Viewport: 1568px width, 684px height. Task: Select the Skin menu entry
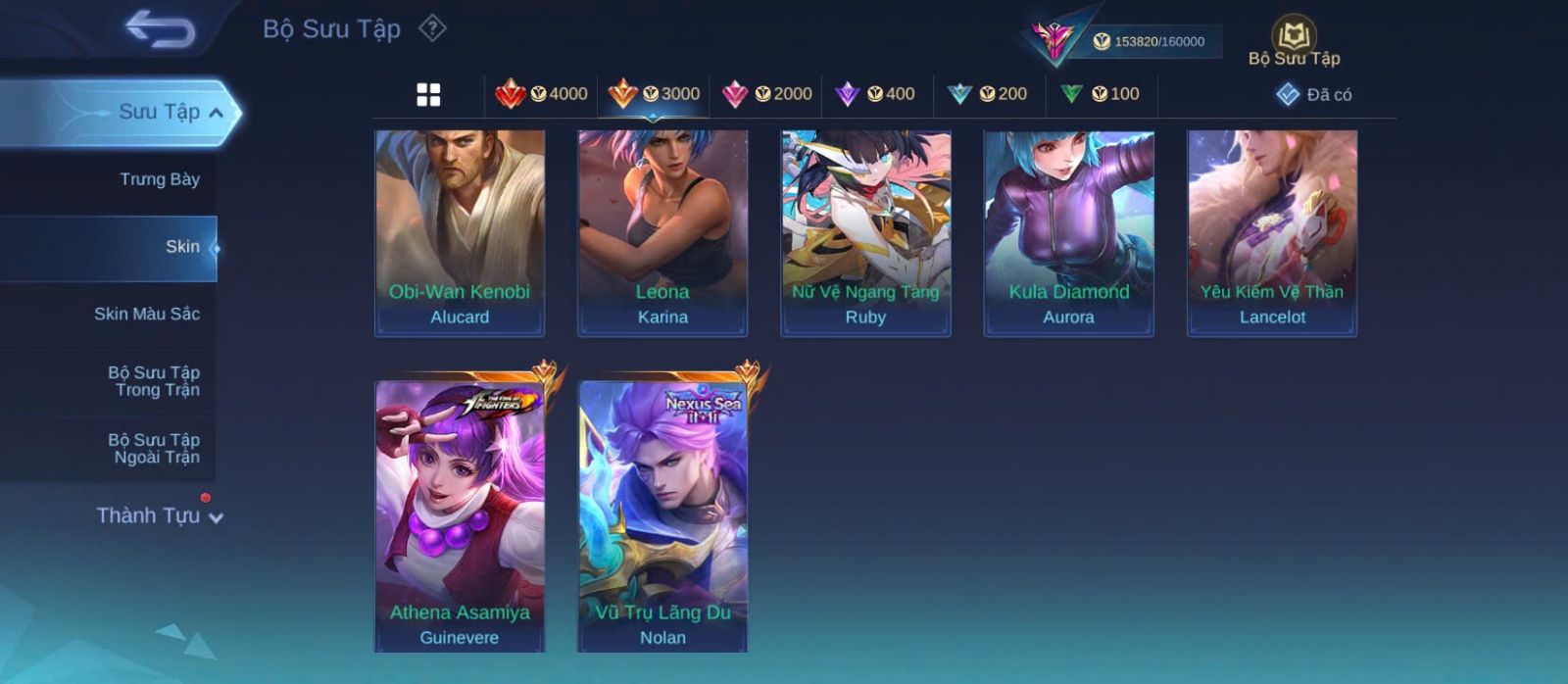point(181,247)
